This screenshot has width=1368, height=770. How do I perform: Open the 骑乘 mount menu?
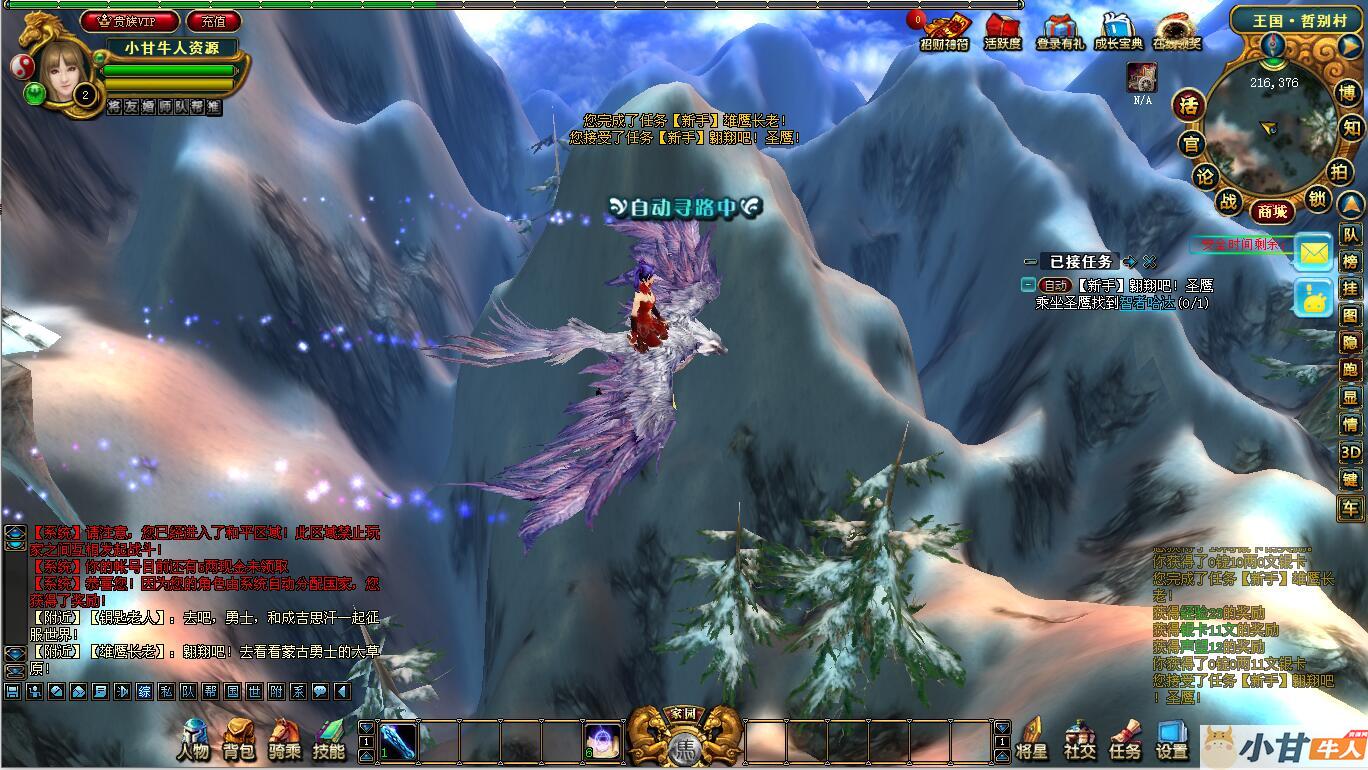[x=284, y=740]
